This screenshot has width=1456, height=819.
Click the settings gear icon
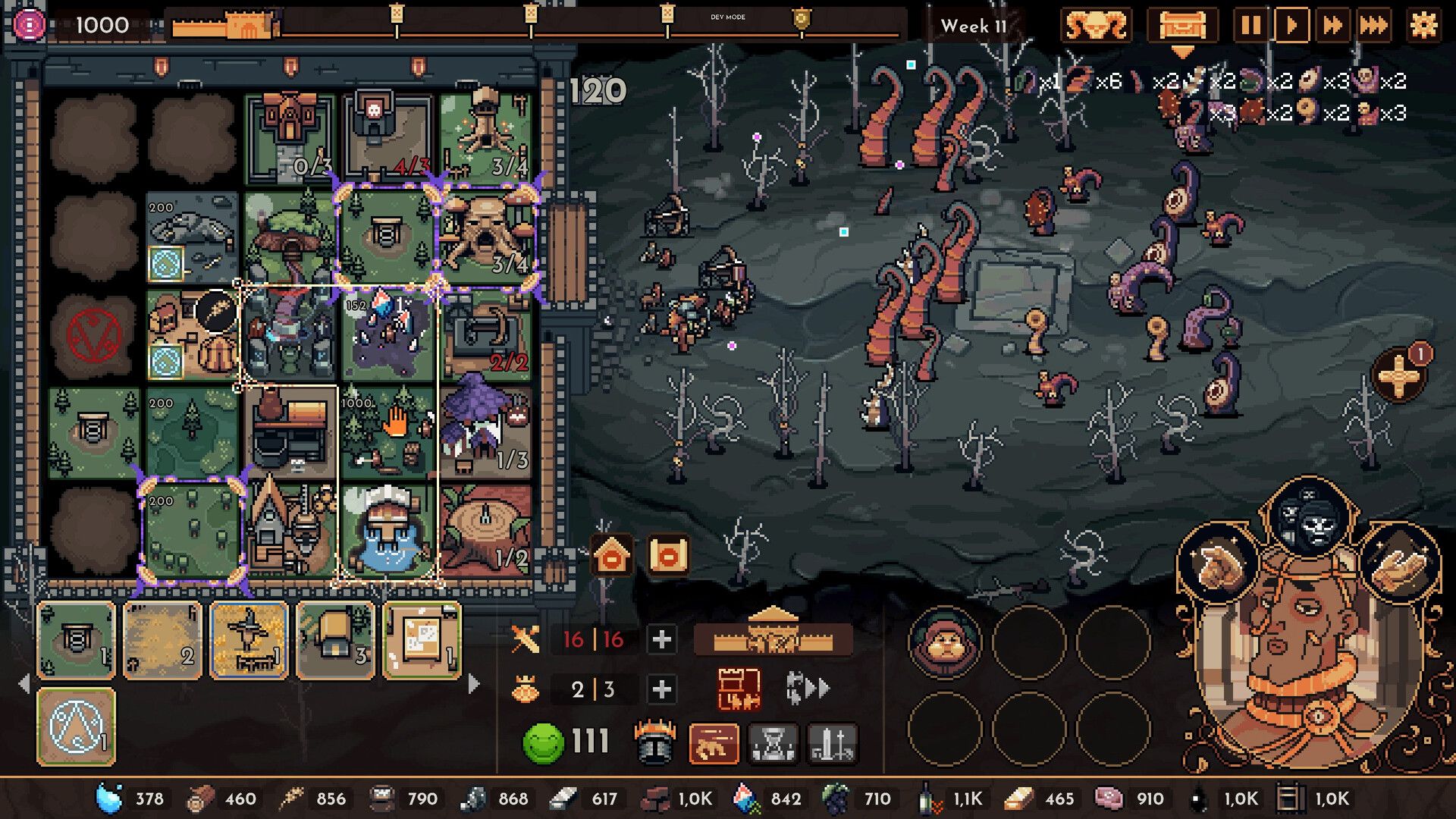click(x=1424, y=25)
